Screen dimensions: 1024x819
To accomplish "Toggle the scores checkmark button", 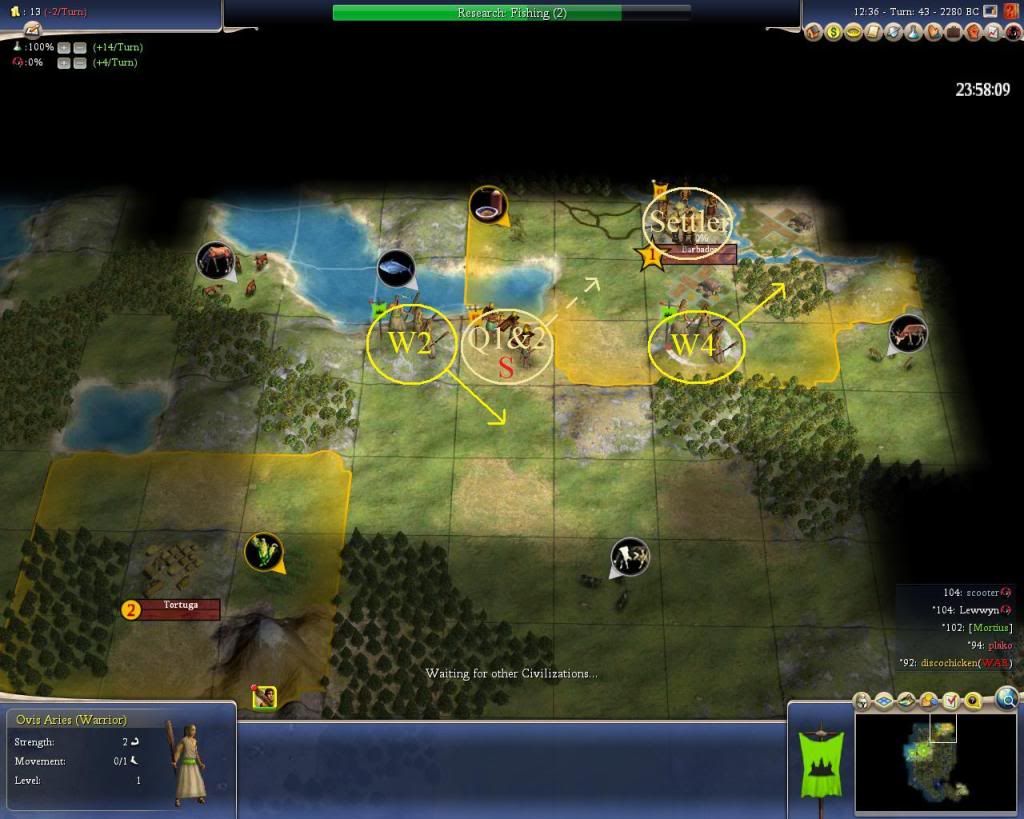I will coord(952,700).
